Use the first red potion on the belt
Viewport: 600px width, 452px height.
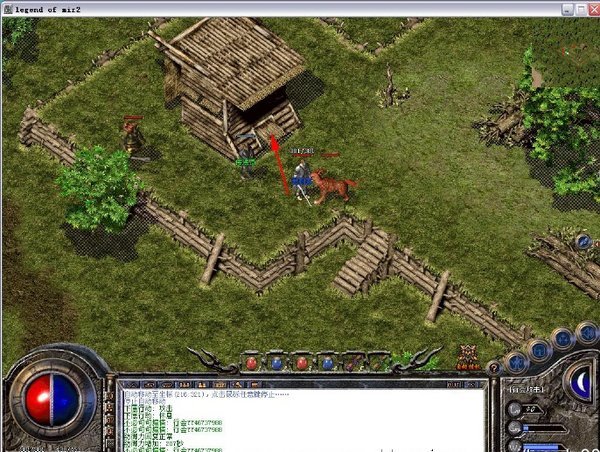click(x=252, y=363)
